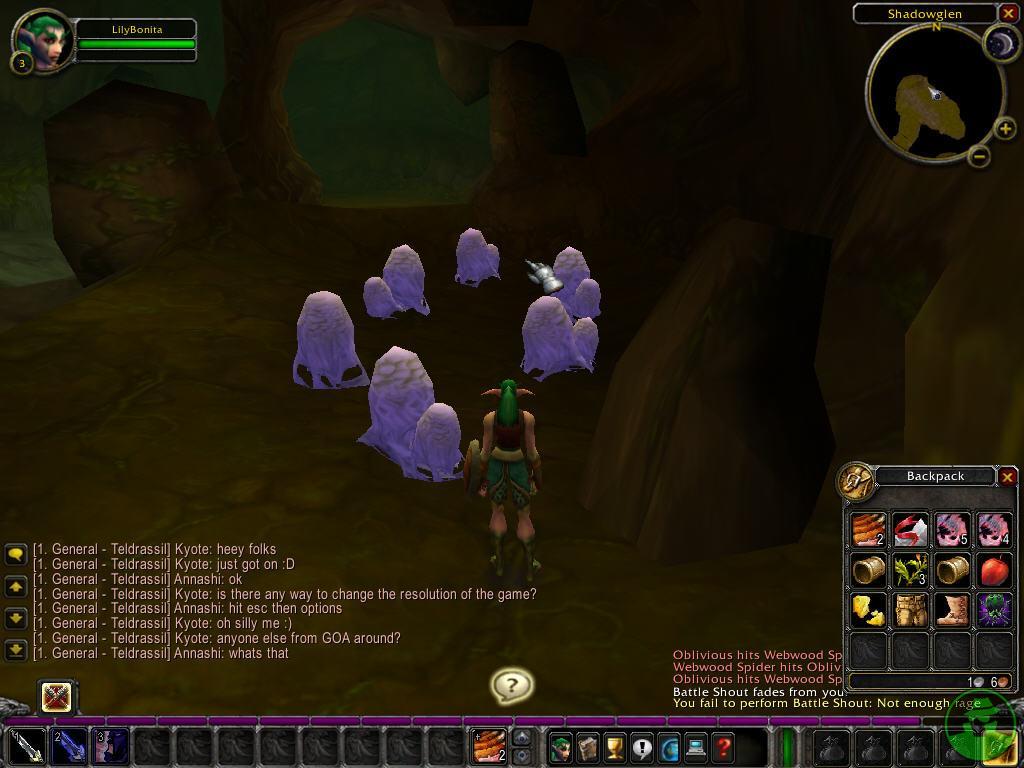The width and height of the screenshot is (1024, 768).
Task: Zoom in on the minimap
Action: click(1004, 129)
